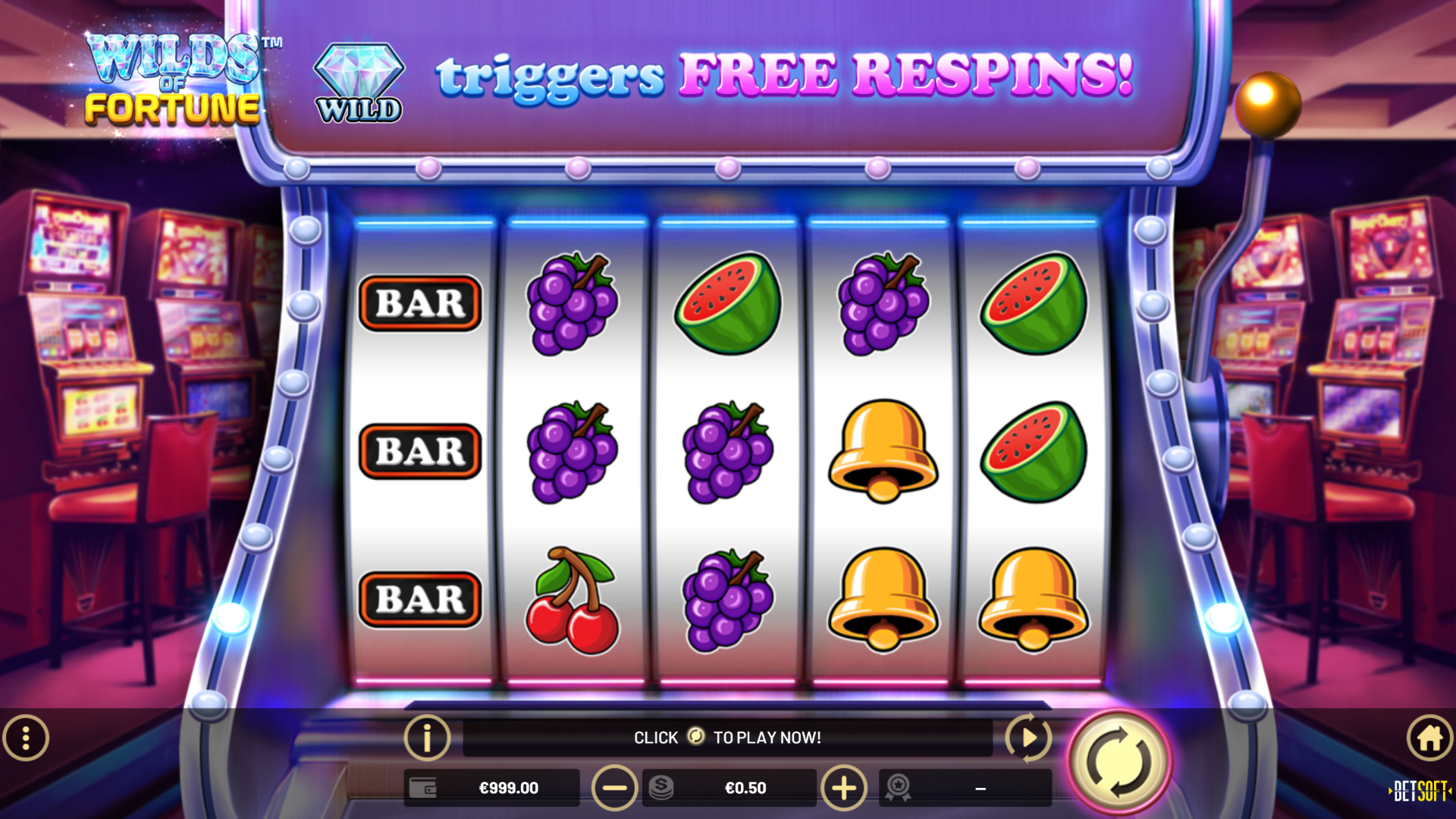Click the CLICK TO PLAY NOW bar
The height and width of the screenshot is (819, 1456).
pos(728,736)
